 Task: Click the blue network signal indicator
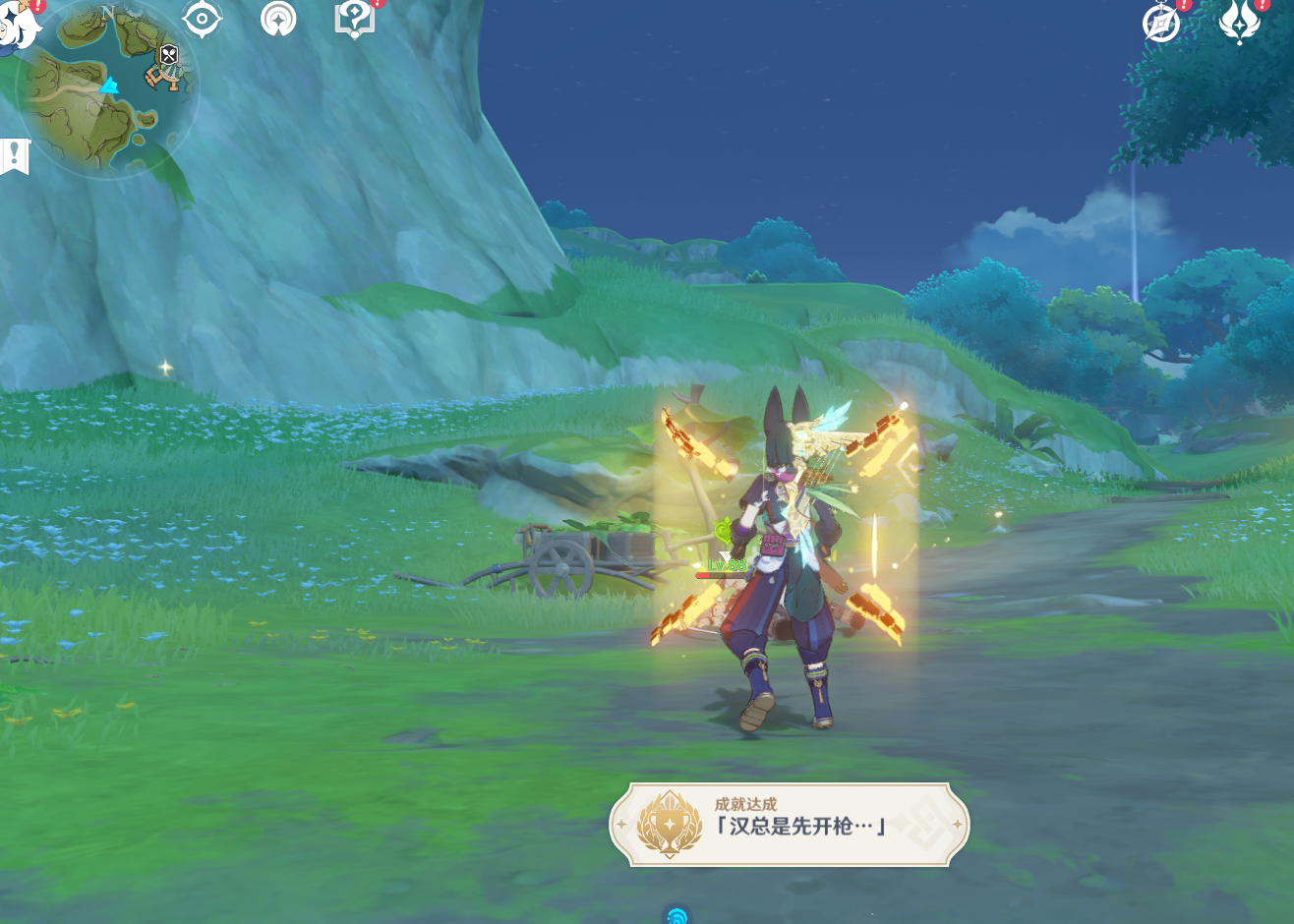click(x=676, y=915)
